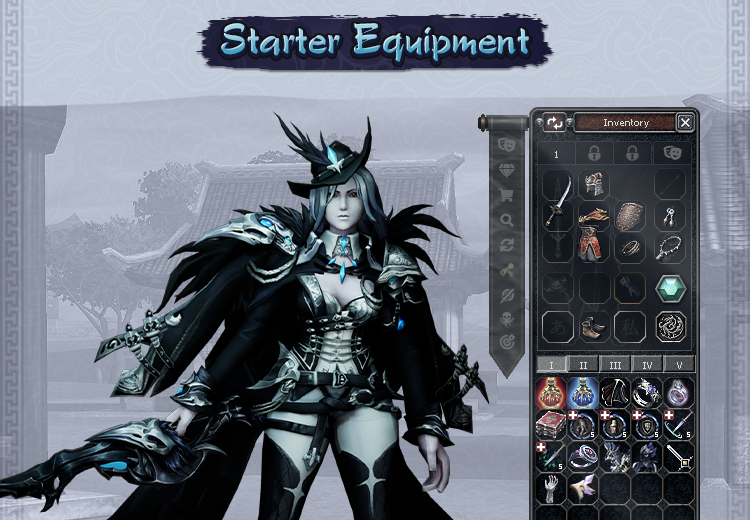Switch to inventory tab II
750x520 pixels.
click(583, 364)
